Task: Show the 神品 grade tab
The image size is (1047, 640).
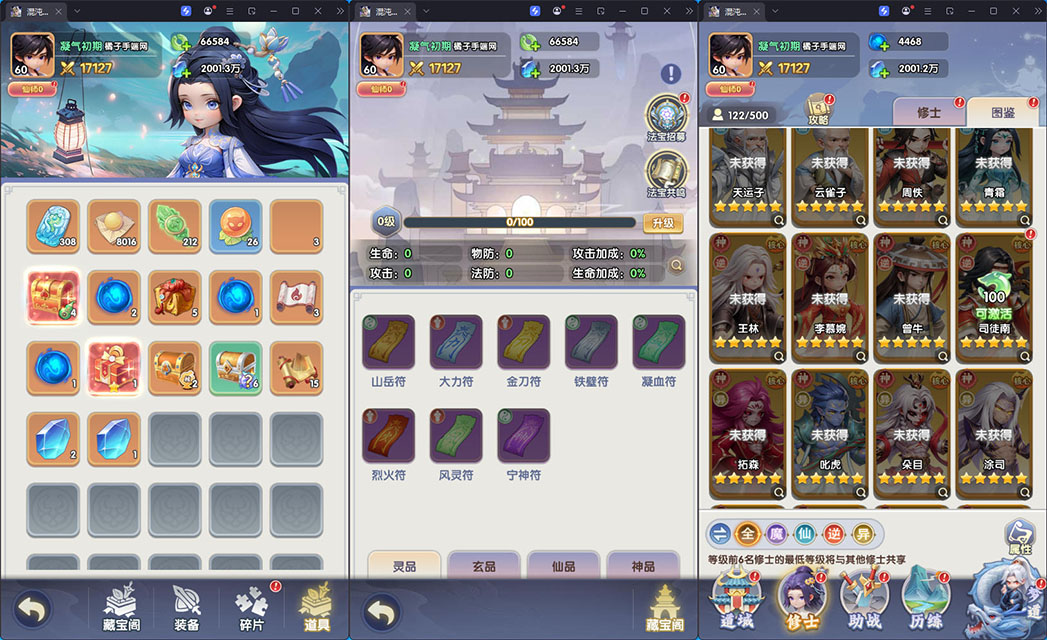Action: tap(643, 566)
